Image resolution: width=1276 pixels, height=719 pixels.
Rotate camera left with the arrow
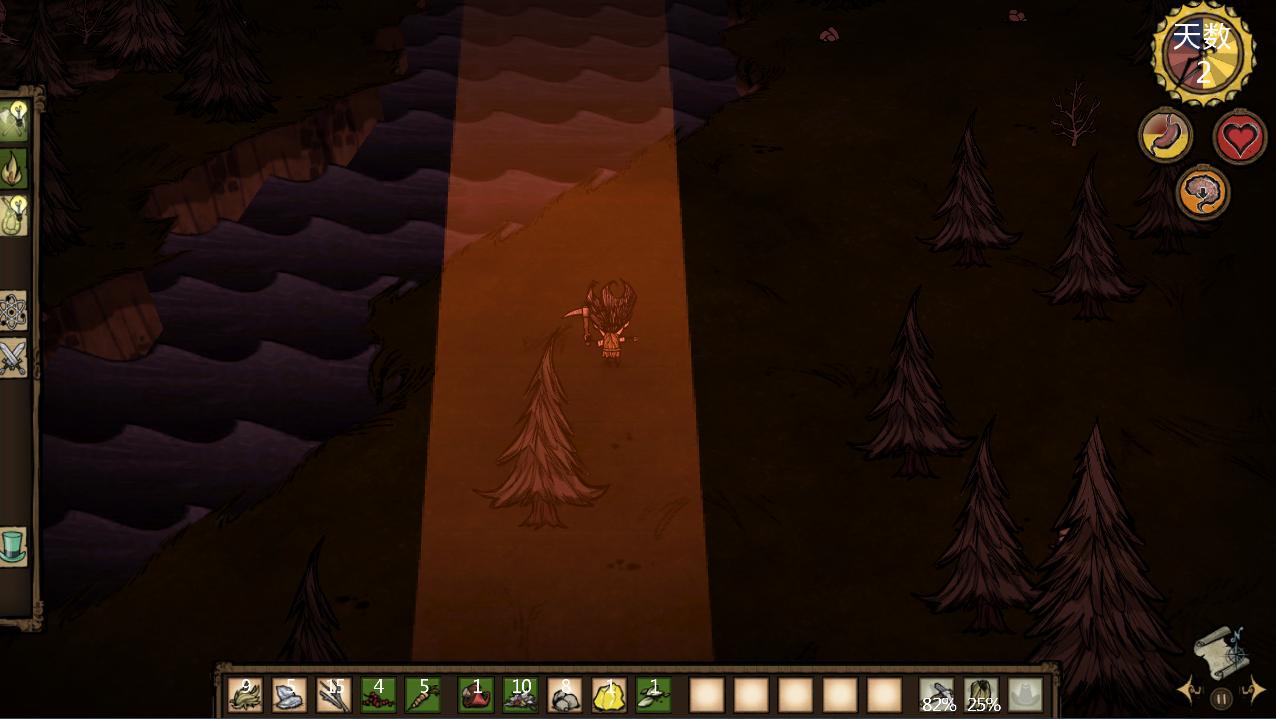tap(1189, 690)
